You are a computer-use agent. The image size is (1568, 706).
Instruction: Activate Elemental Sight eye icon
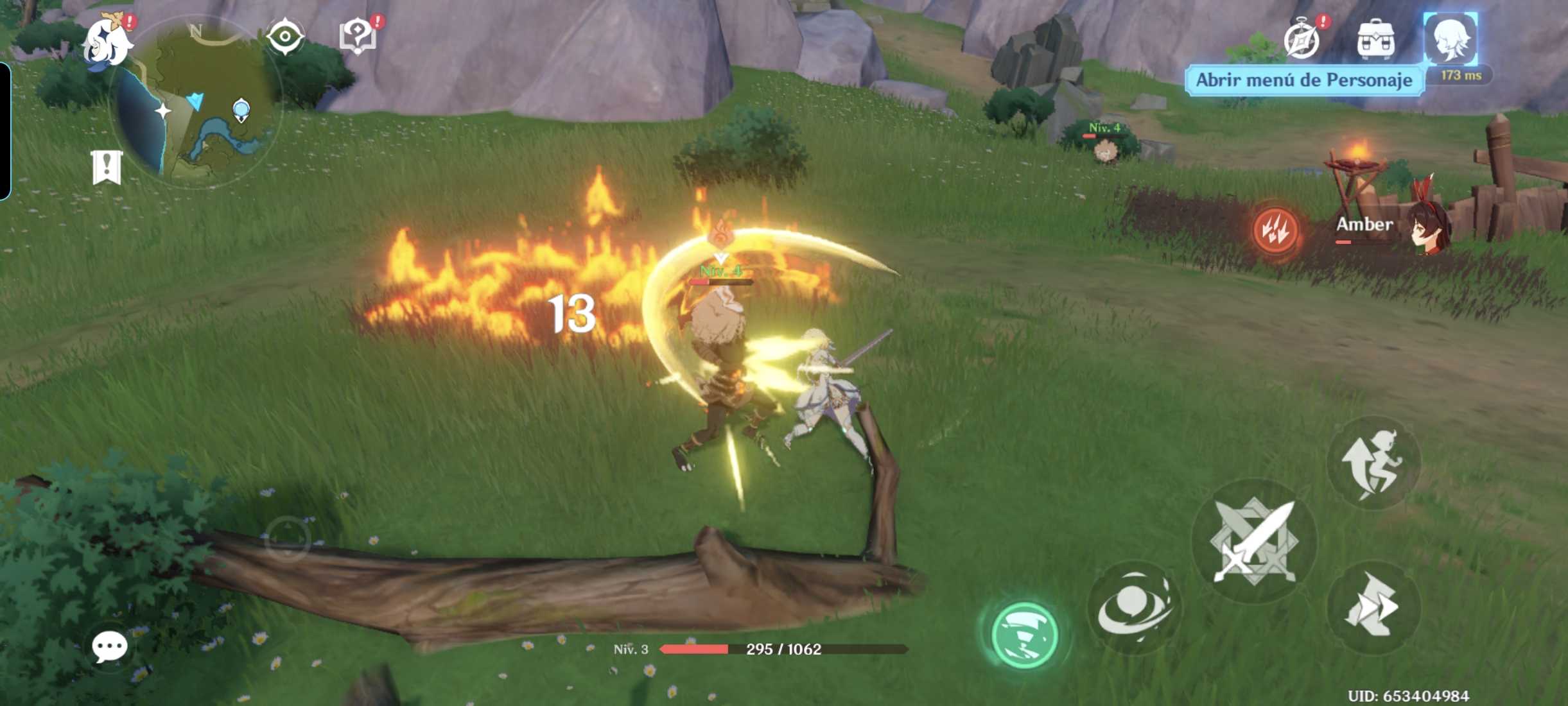[x=285, y=36]
